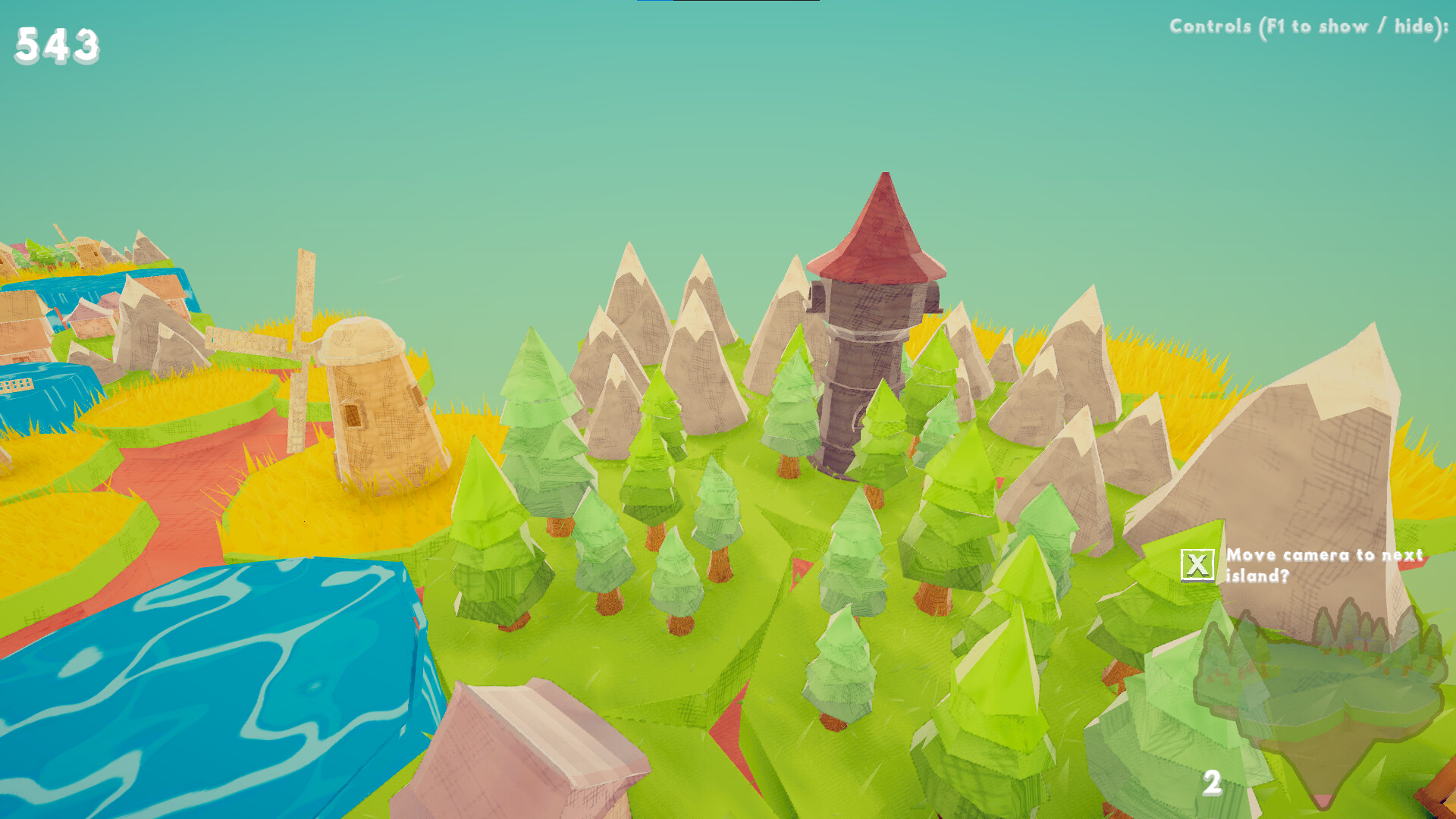Screen dimensions: 1456x819
Task: Click the red-roofed stone tower
Action: coord(872,326)
